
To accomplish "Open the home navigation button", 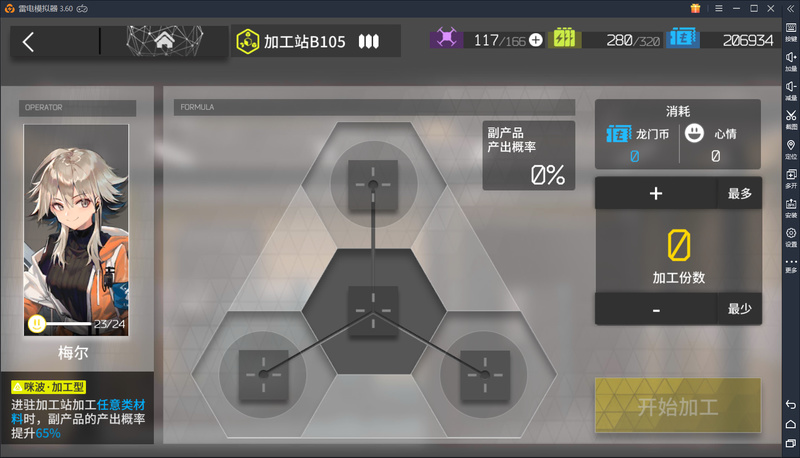I will pyautogui.click(x=165, y=41).
